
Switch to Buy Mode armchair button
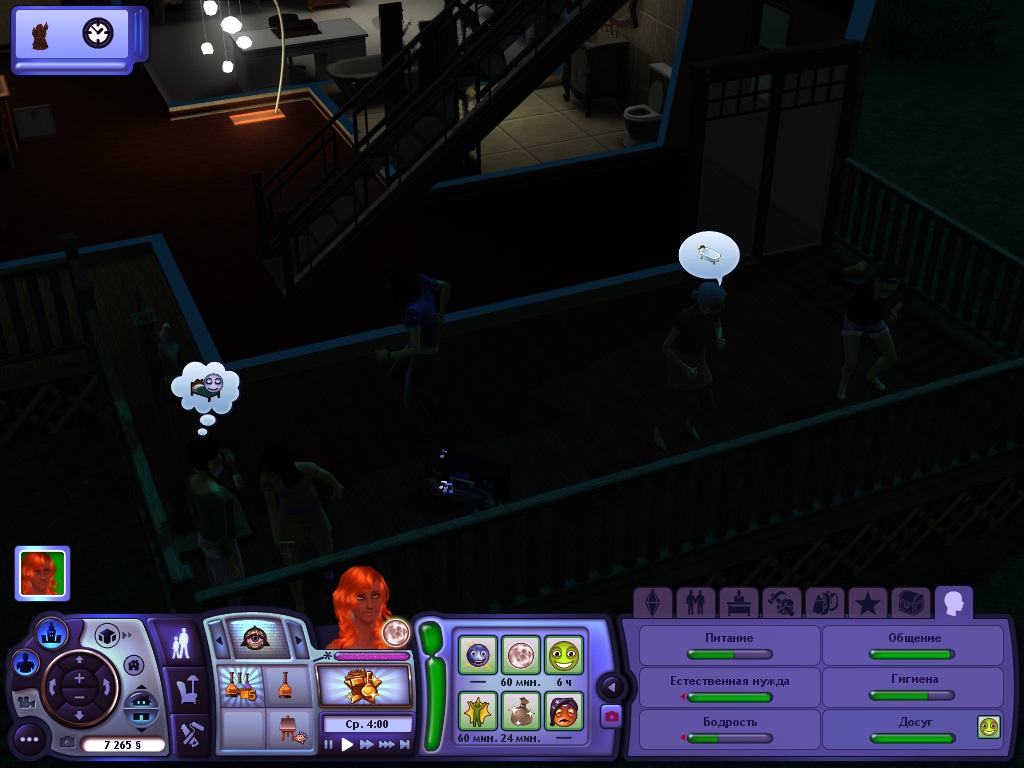coord(188,688)
